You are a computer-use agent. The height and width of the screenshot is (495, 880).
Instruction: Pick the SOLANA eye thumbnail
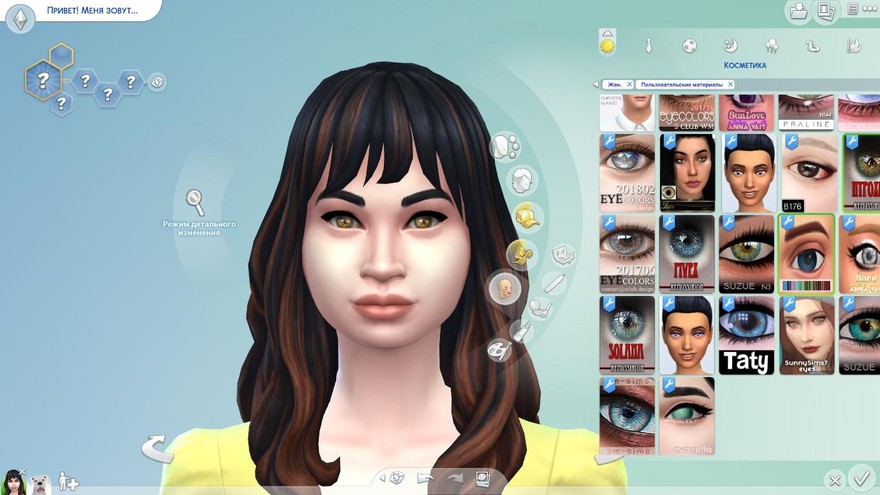[627, 335]
